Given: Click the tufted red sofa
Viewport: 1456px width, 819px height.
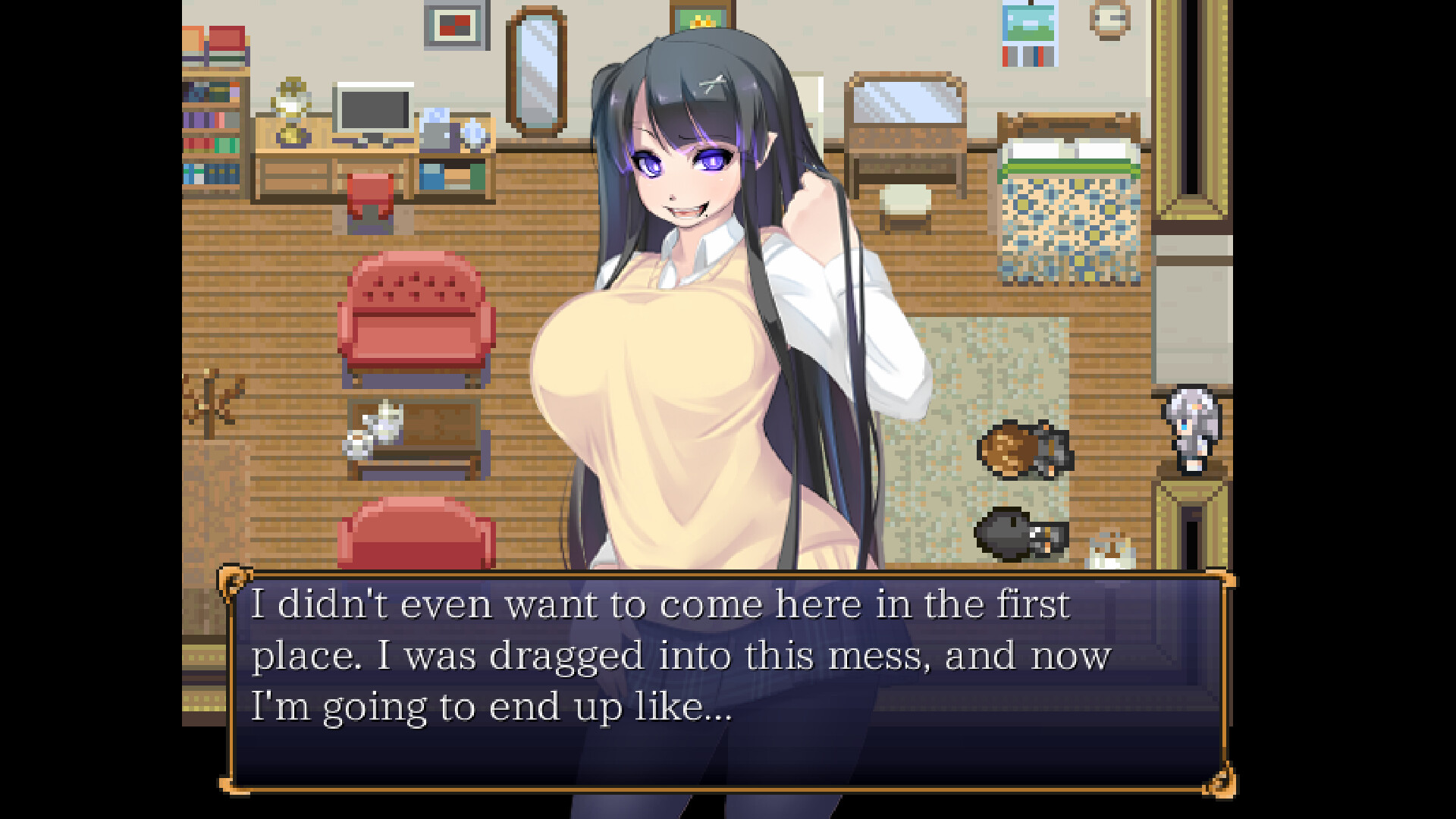Looking at the screenshot, I should [416, 311].
